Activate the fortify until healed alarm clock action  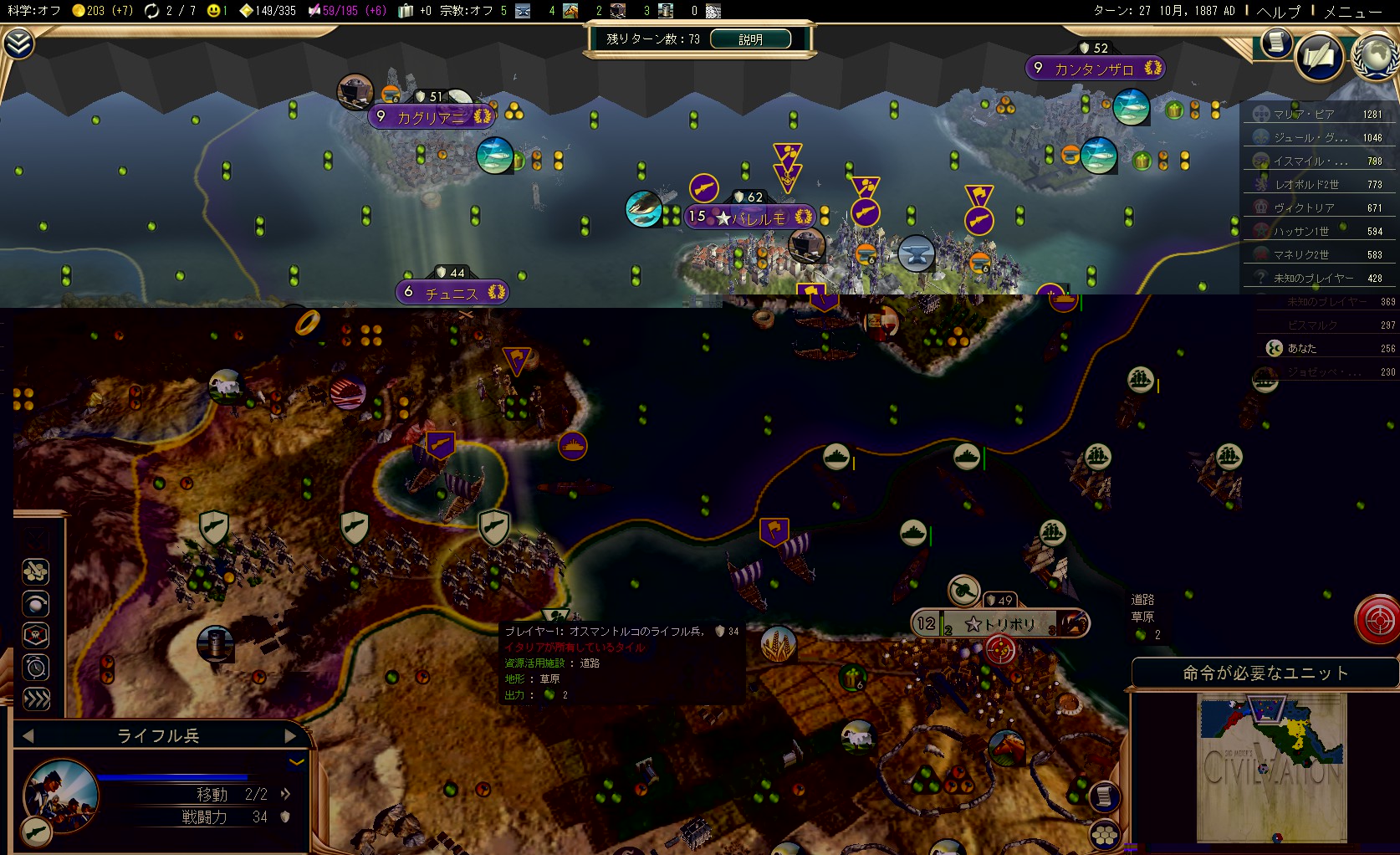(x=36, y=667)
